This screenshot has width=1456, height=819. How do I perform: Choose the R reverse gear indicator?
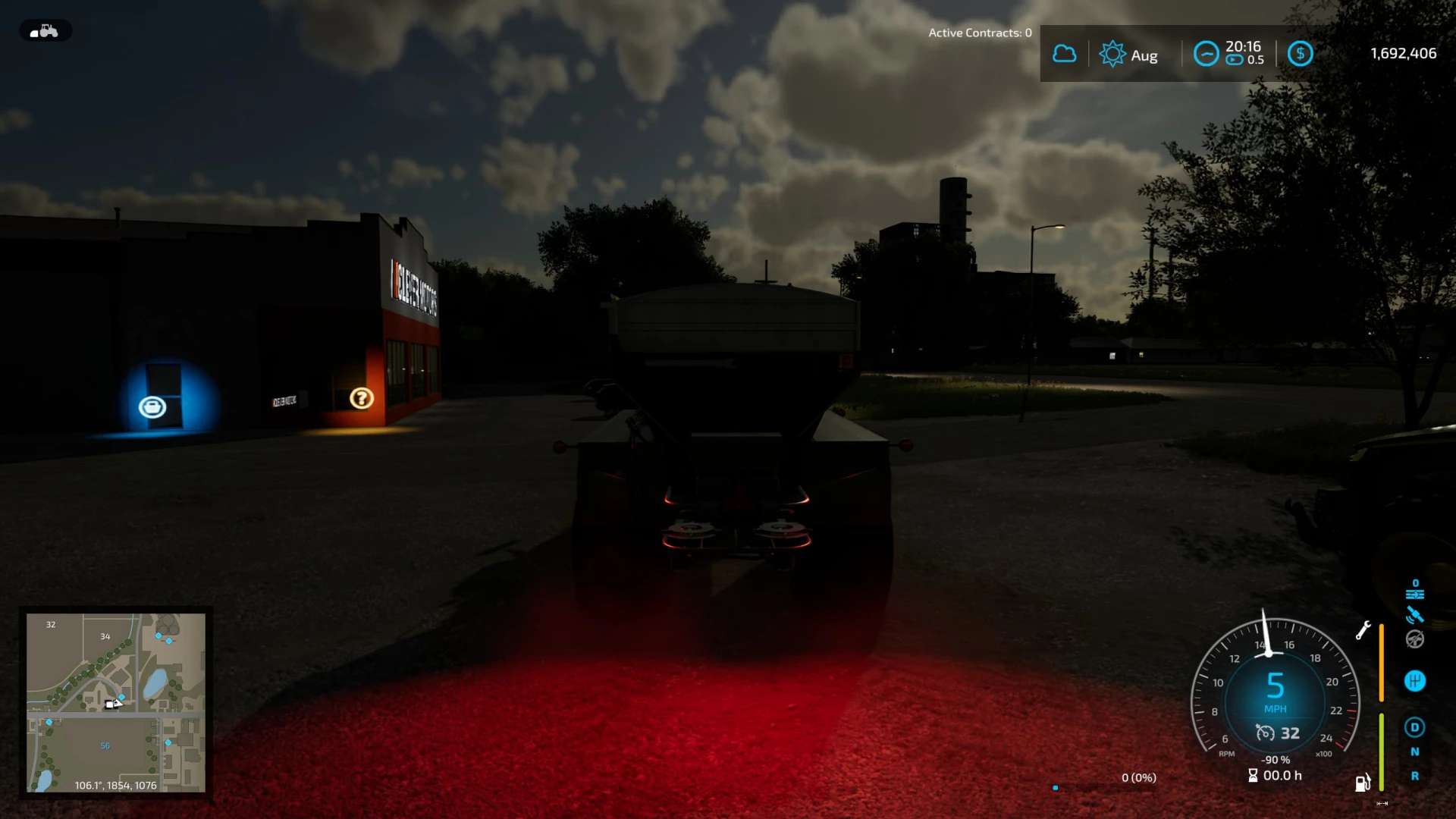tap(1414, 776)
